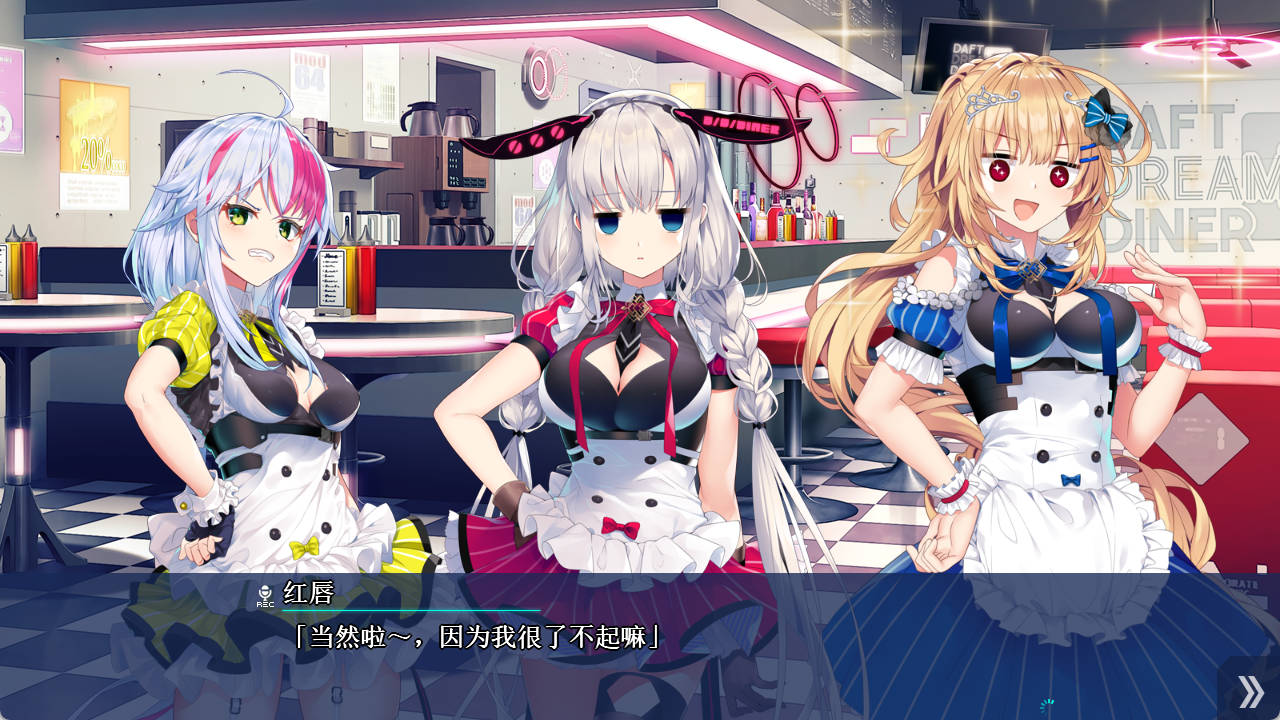Click the pink halo ring above the blonde girl

coord(1207,45)
